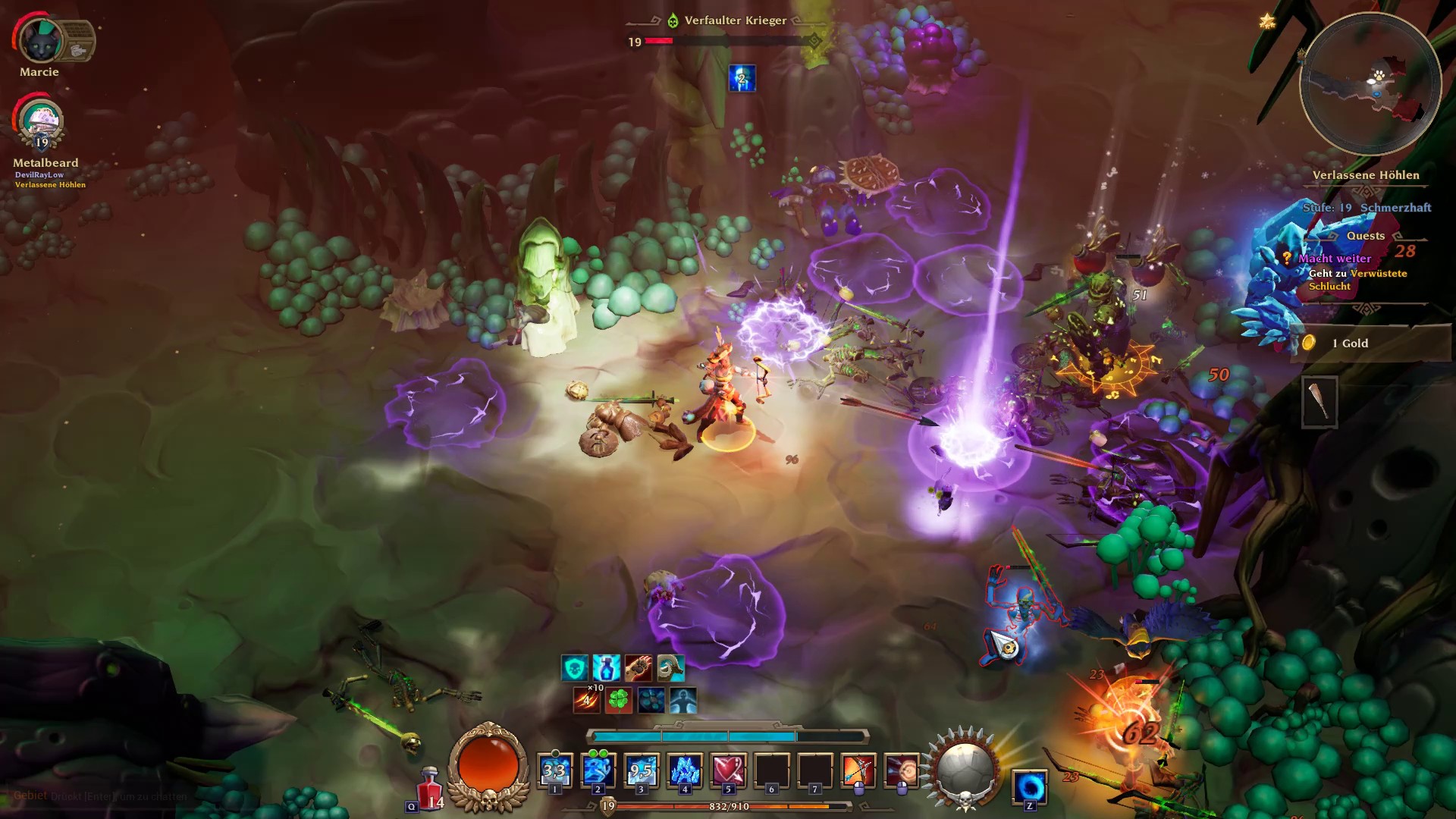Cast the ice crystal golem skill
The width and height of the screenshot is (1456, 819).
tap(685, 771)
